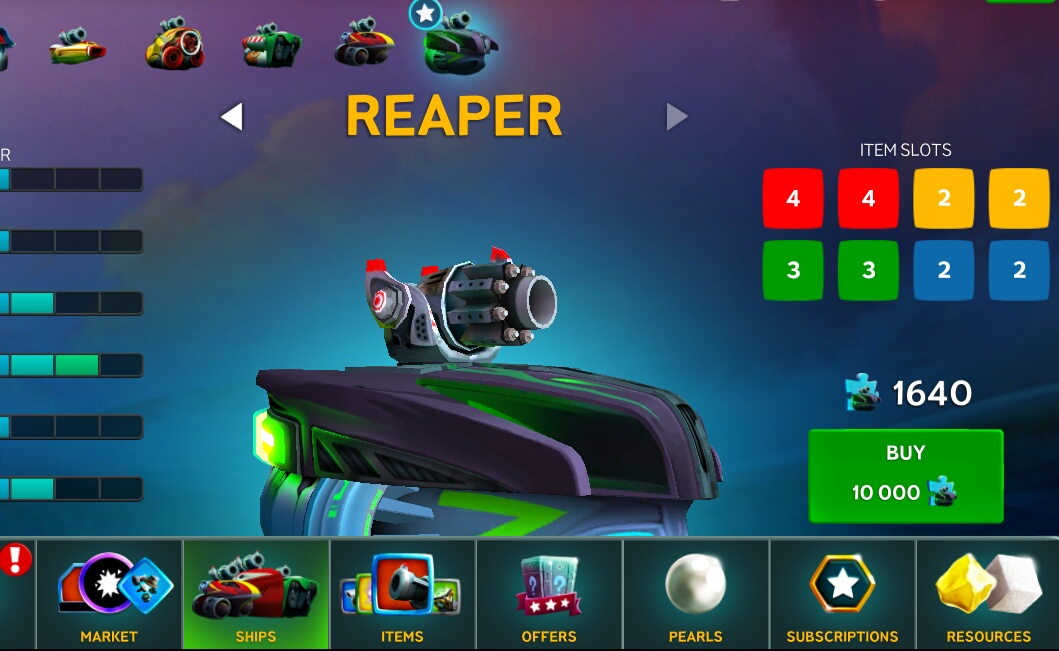
Task: Switch to the Ships tab
Action: pyautogui.click(x=256, y=594)
